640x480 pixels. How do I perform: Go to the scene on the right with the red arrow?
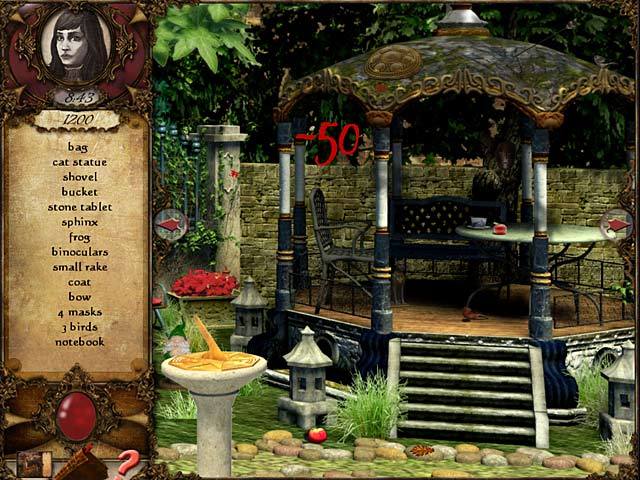[x=620, y=225]
